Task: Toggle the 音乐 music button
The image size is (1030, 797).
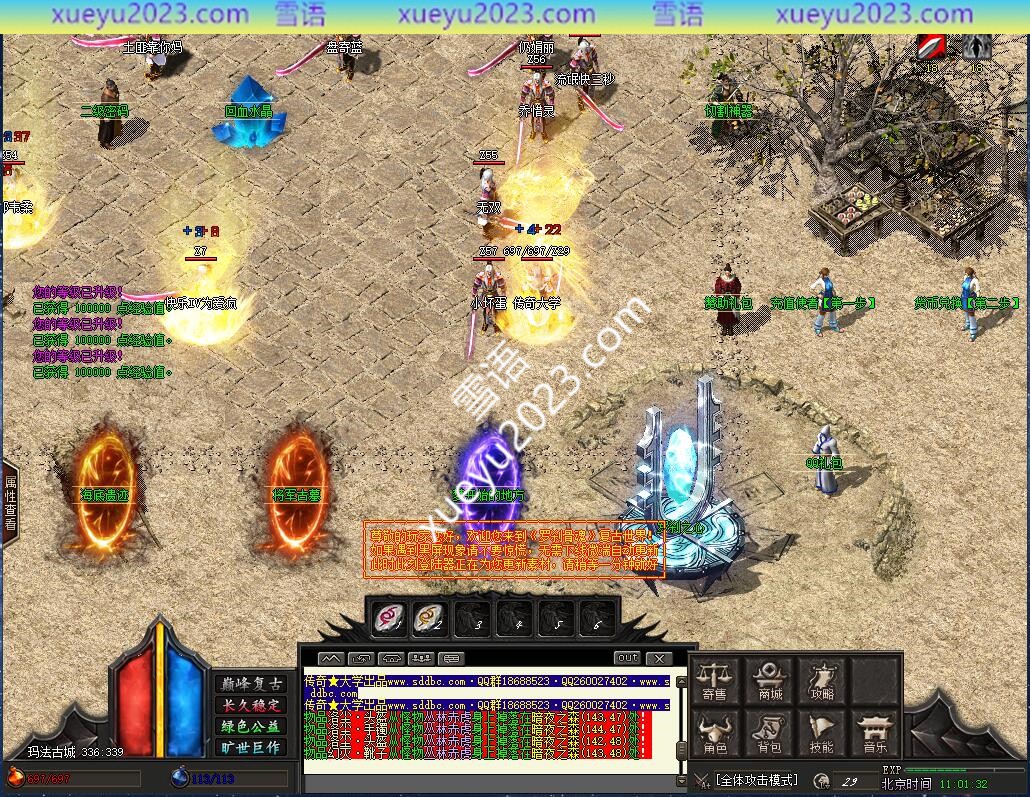Action: [875, 733]
